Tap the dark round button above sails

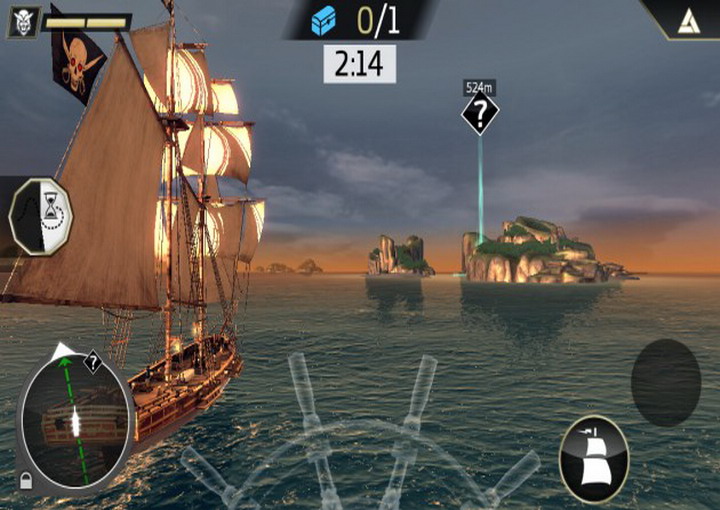pos(665,383)
